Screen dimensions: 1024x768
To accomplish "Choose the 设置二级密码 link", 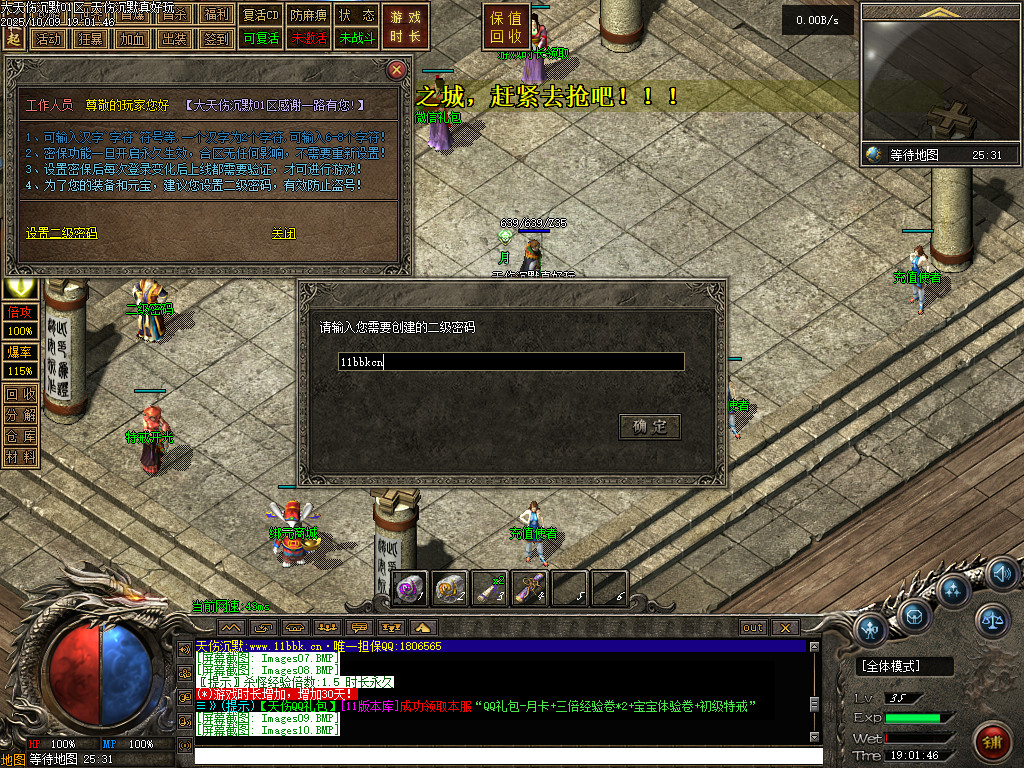I will (62, 233).
